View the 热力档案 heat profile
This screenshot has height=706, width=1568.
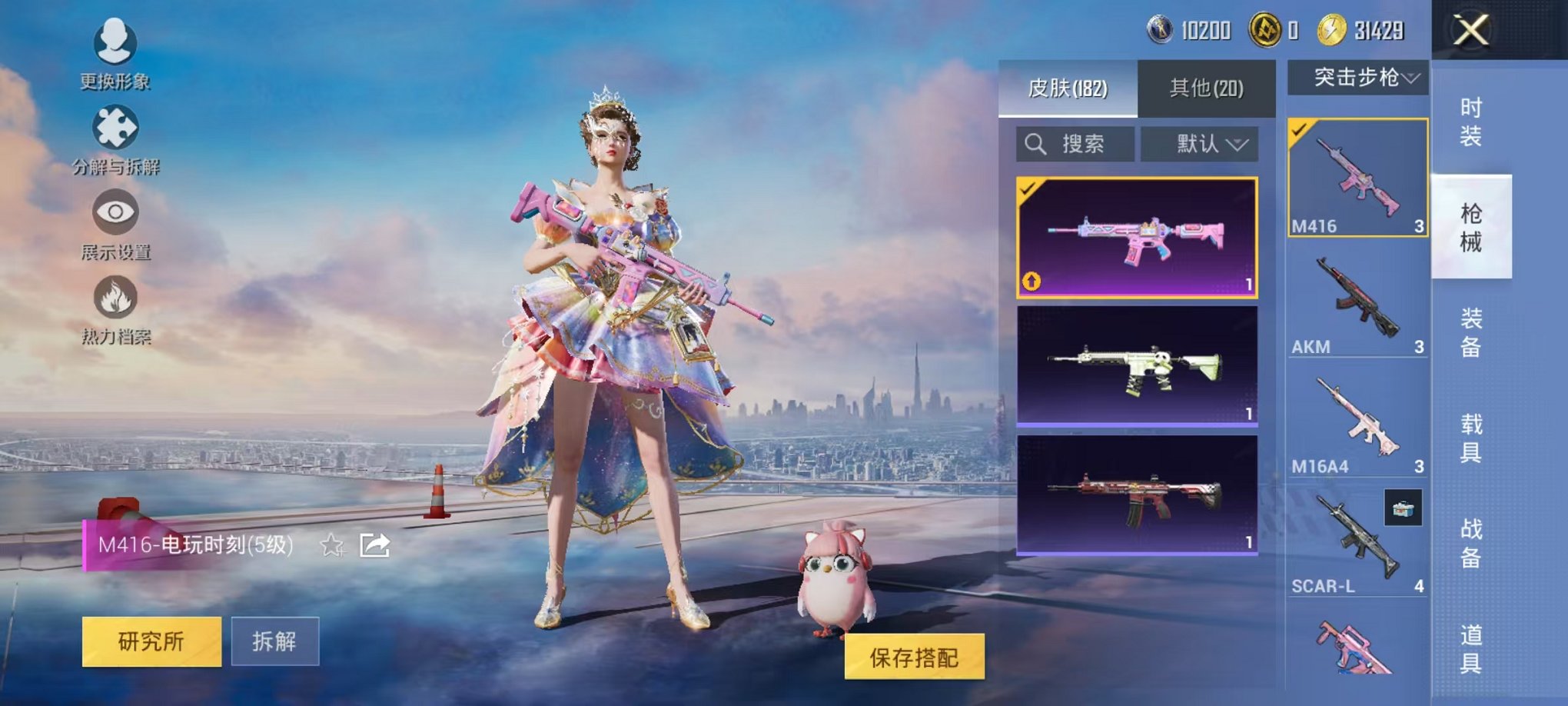(114, 311)
